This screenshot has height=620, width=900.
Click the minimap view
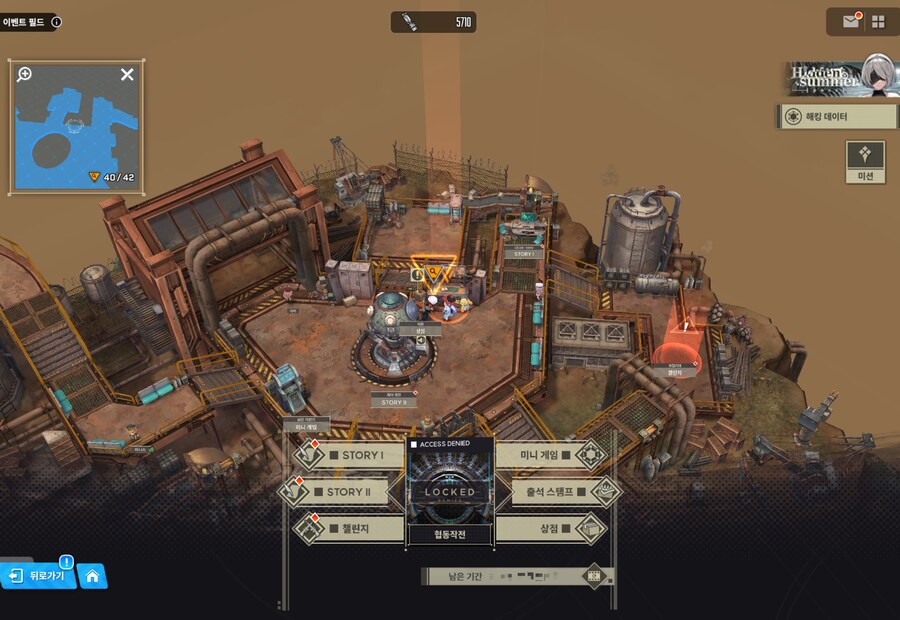point(76,130)
